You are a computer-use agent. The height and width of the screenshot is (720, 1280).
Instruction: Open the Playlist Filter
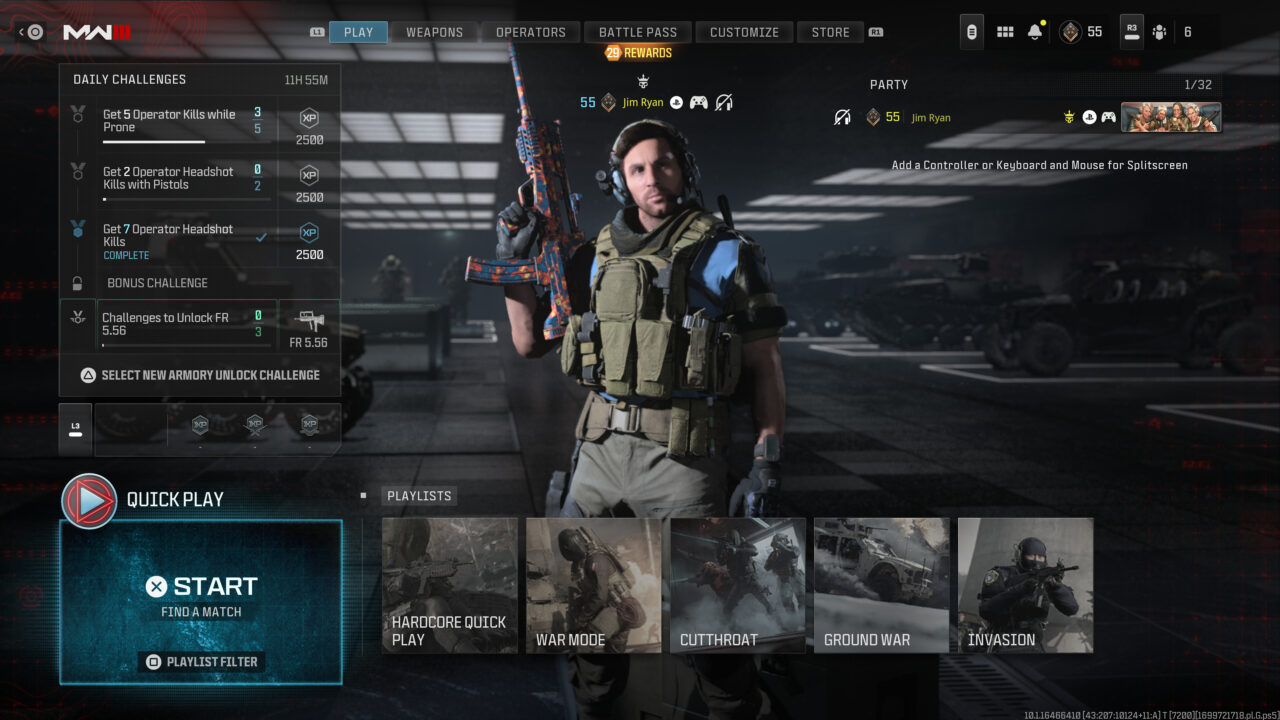[201, 661]
